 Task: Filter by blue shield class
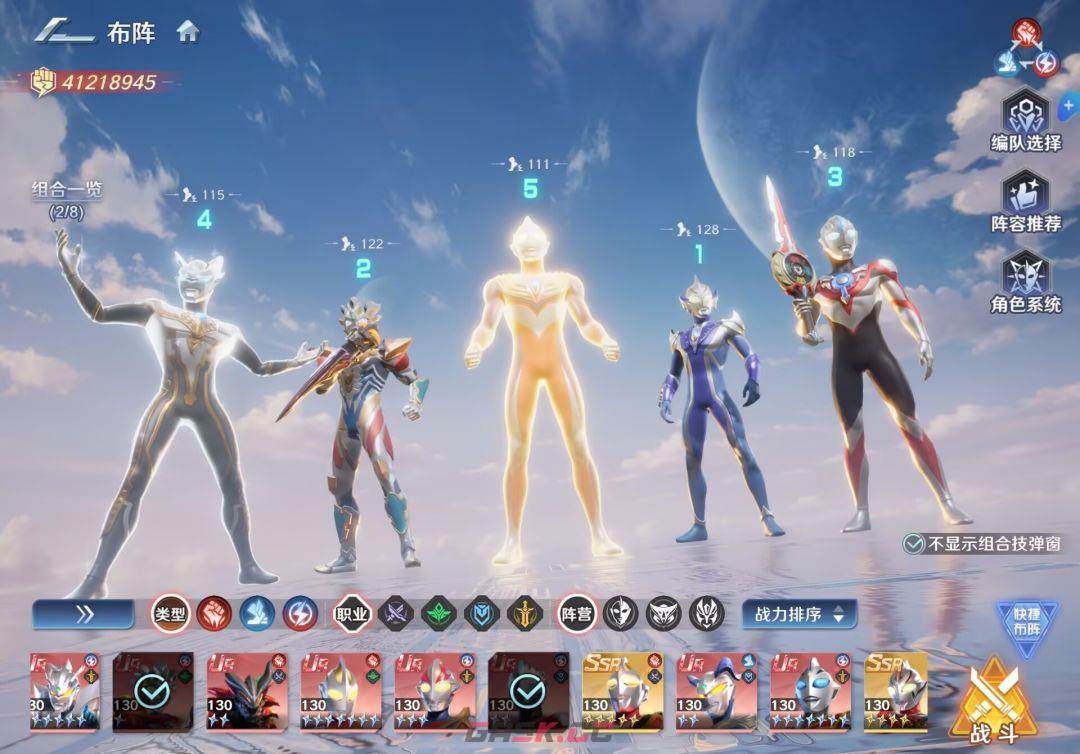point(481,613)
